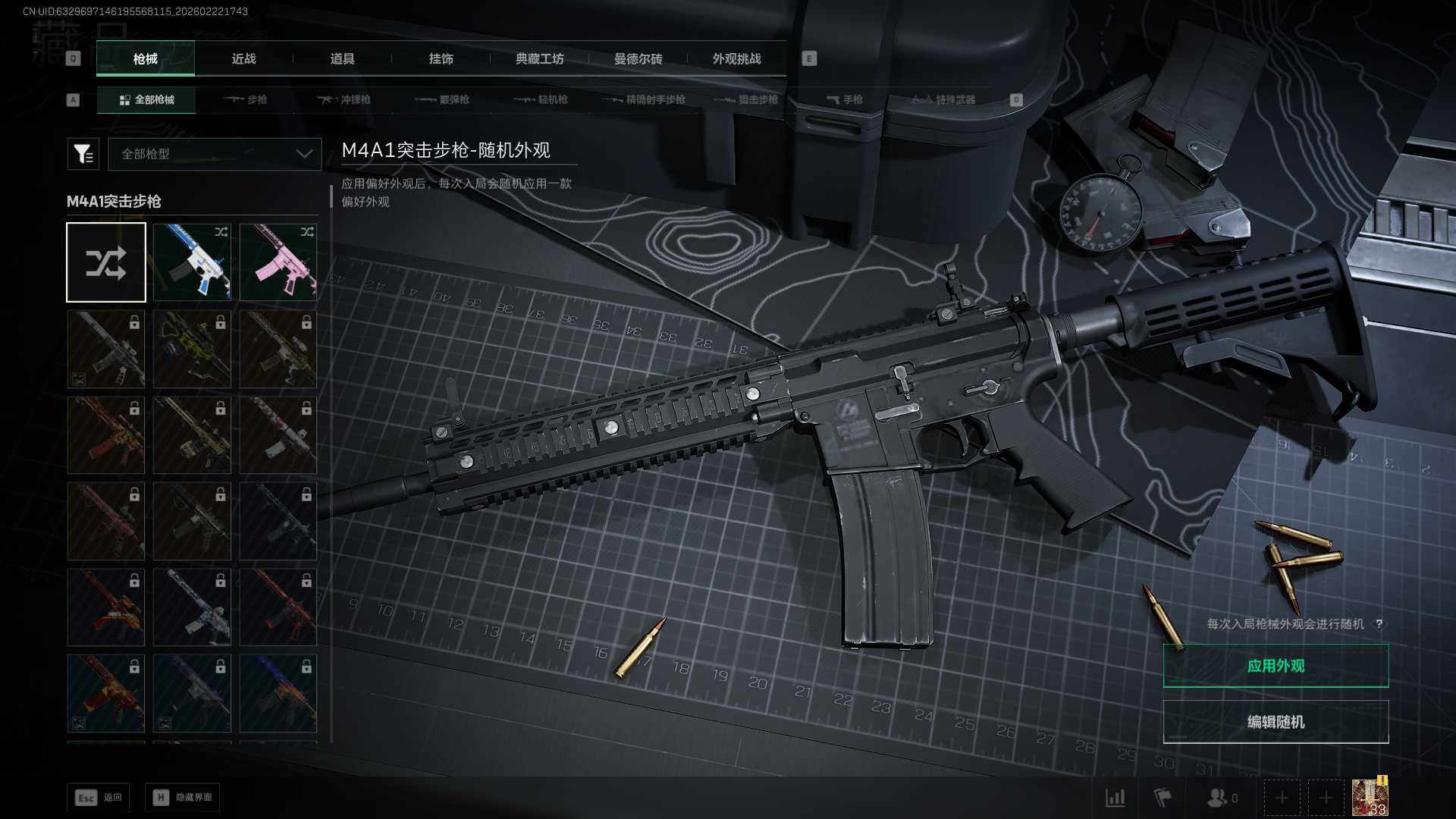Switch to the 曼德尔砖 tab
This screenshot has height=819, width=1456.
[638, 59]
